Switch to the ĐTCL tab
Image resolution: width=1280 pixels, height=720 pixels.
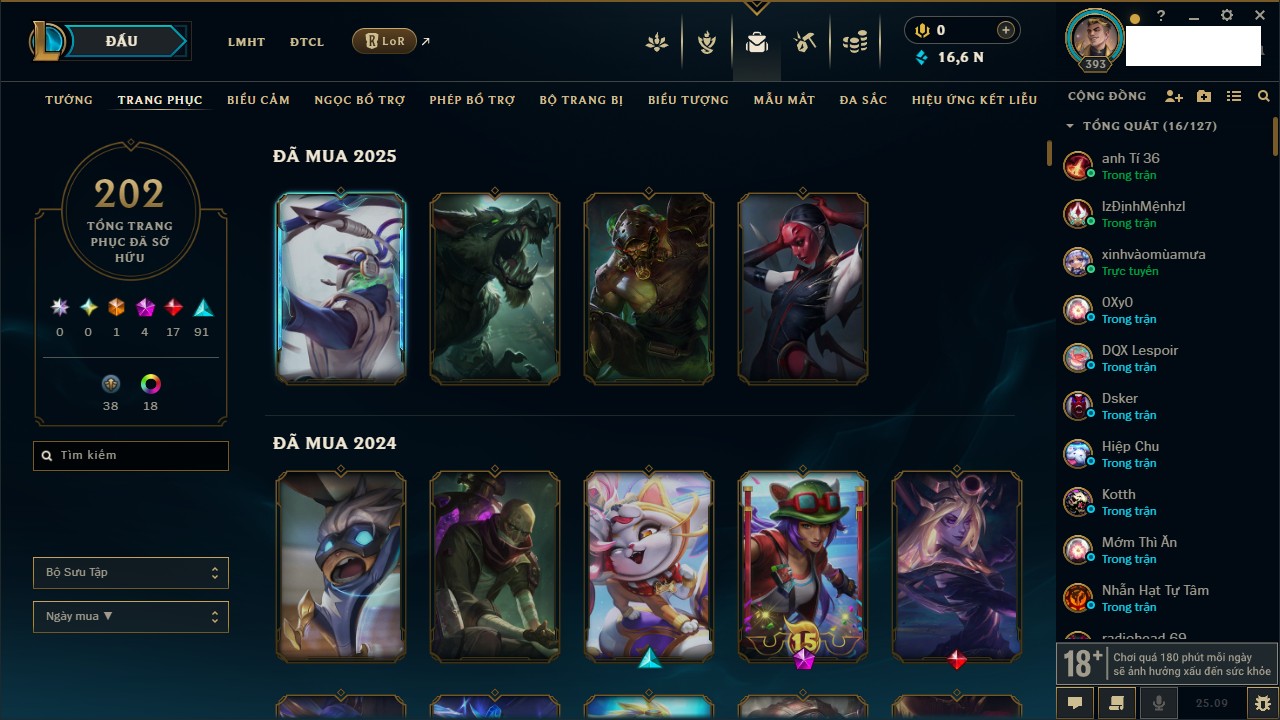click(307, 42)
